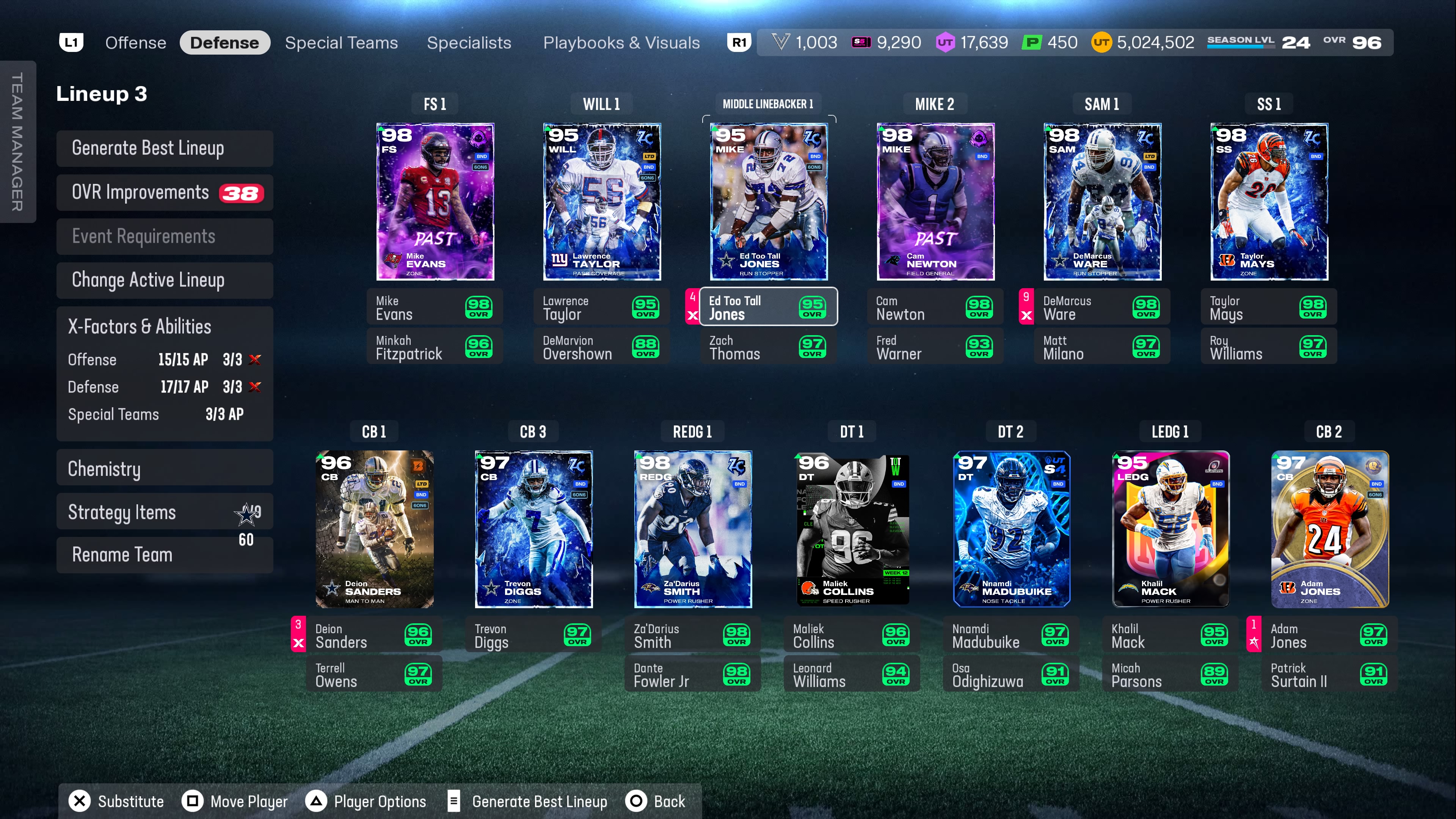Open Playbooks & Visuals tab
Image resolution: width=1456 pixels, height=819 pixels.
coord(621,43)
